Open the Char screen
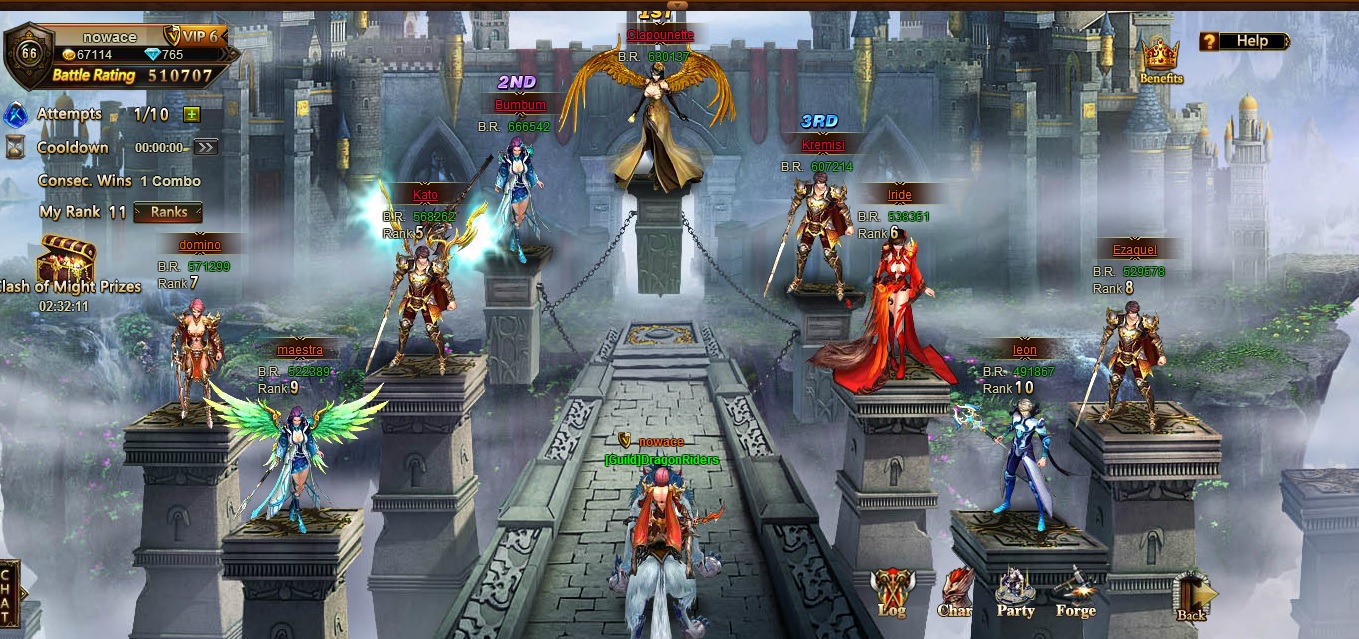This screenshot has height=639, width=1359. 955,592
